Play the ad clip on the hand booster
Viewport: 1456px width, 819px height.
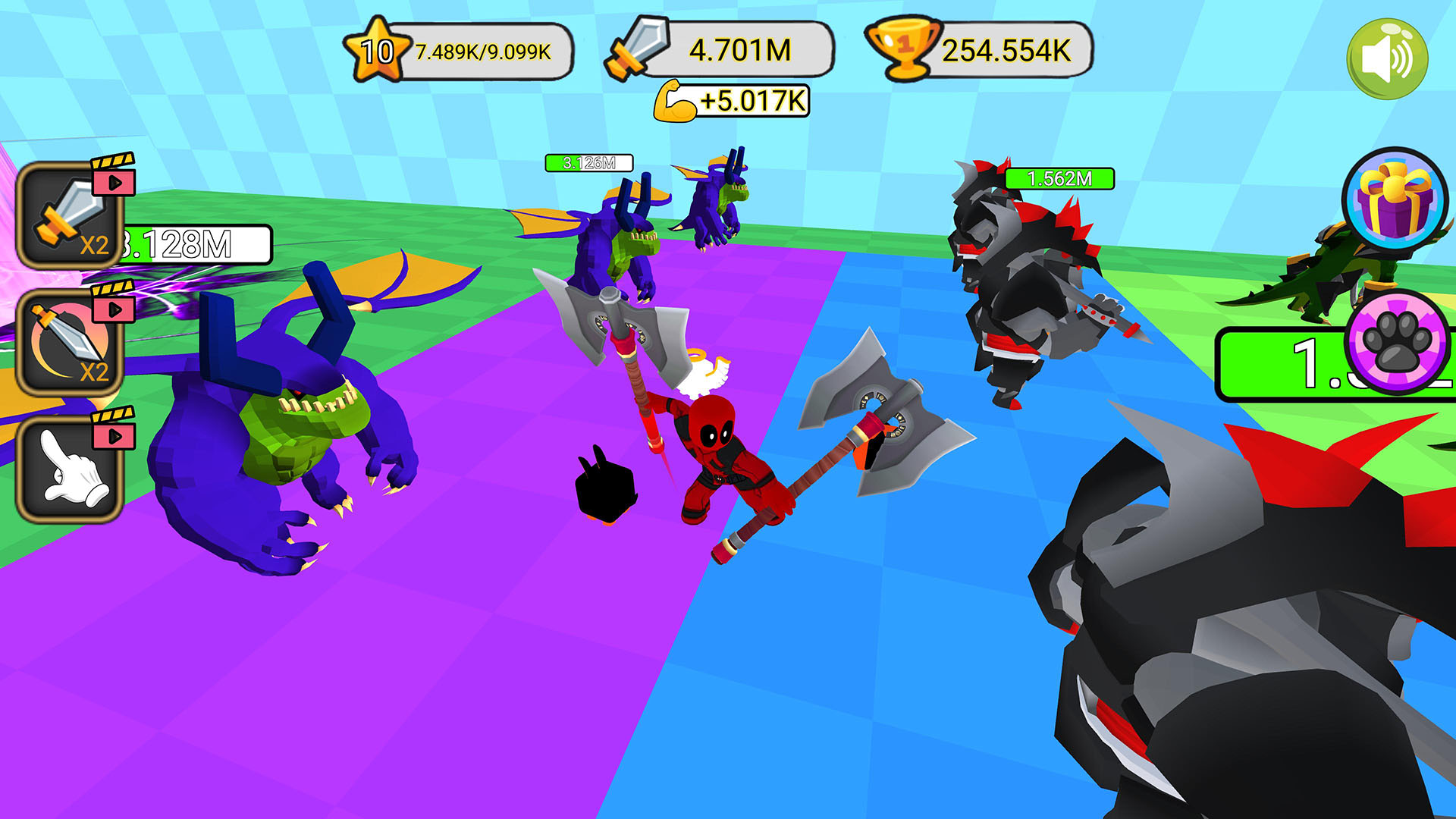pyautogui.click(x=112, y=436)
